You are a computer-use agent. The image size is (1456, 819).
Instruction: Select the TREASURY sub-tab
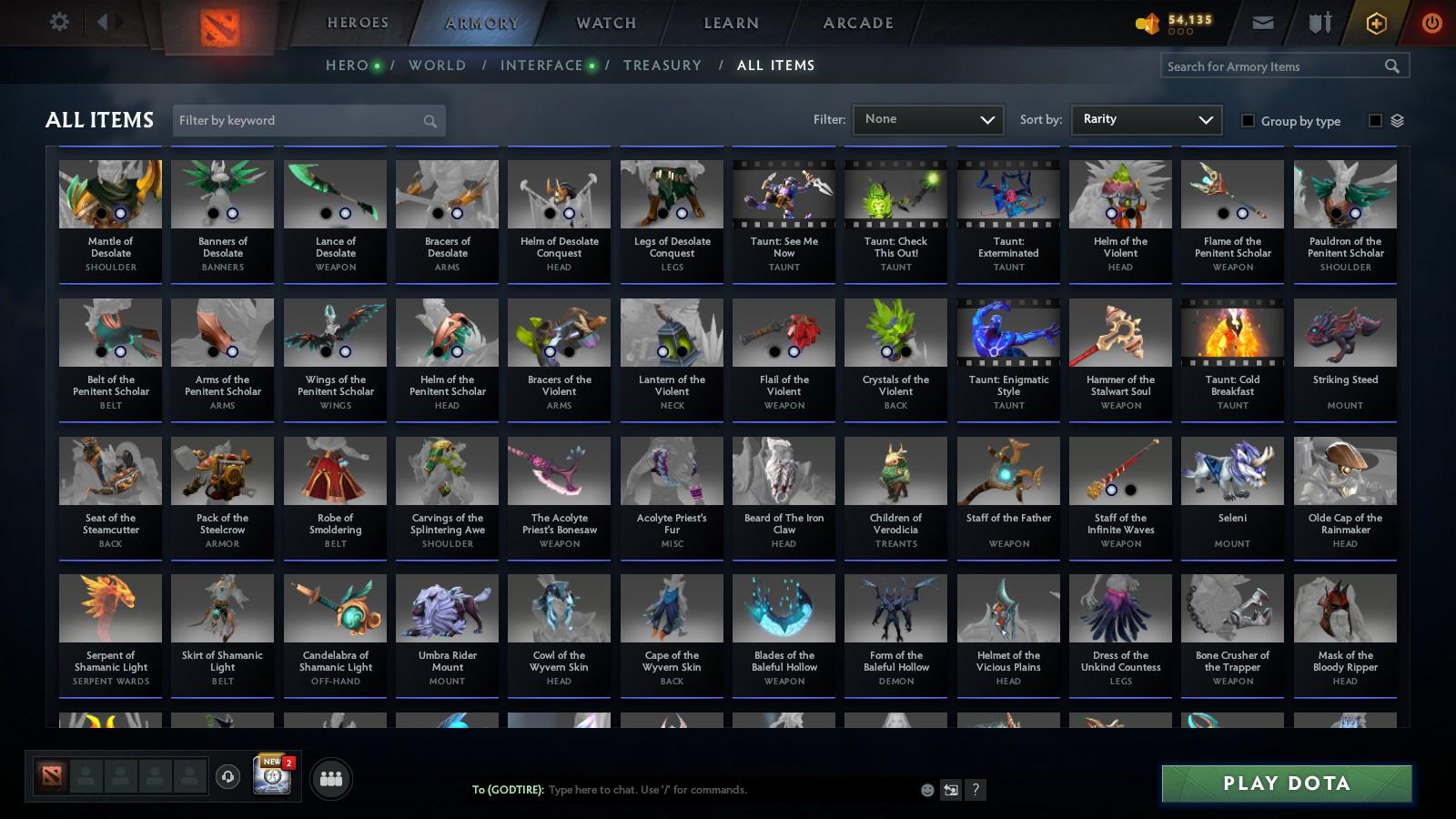pos(662,65)
